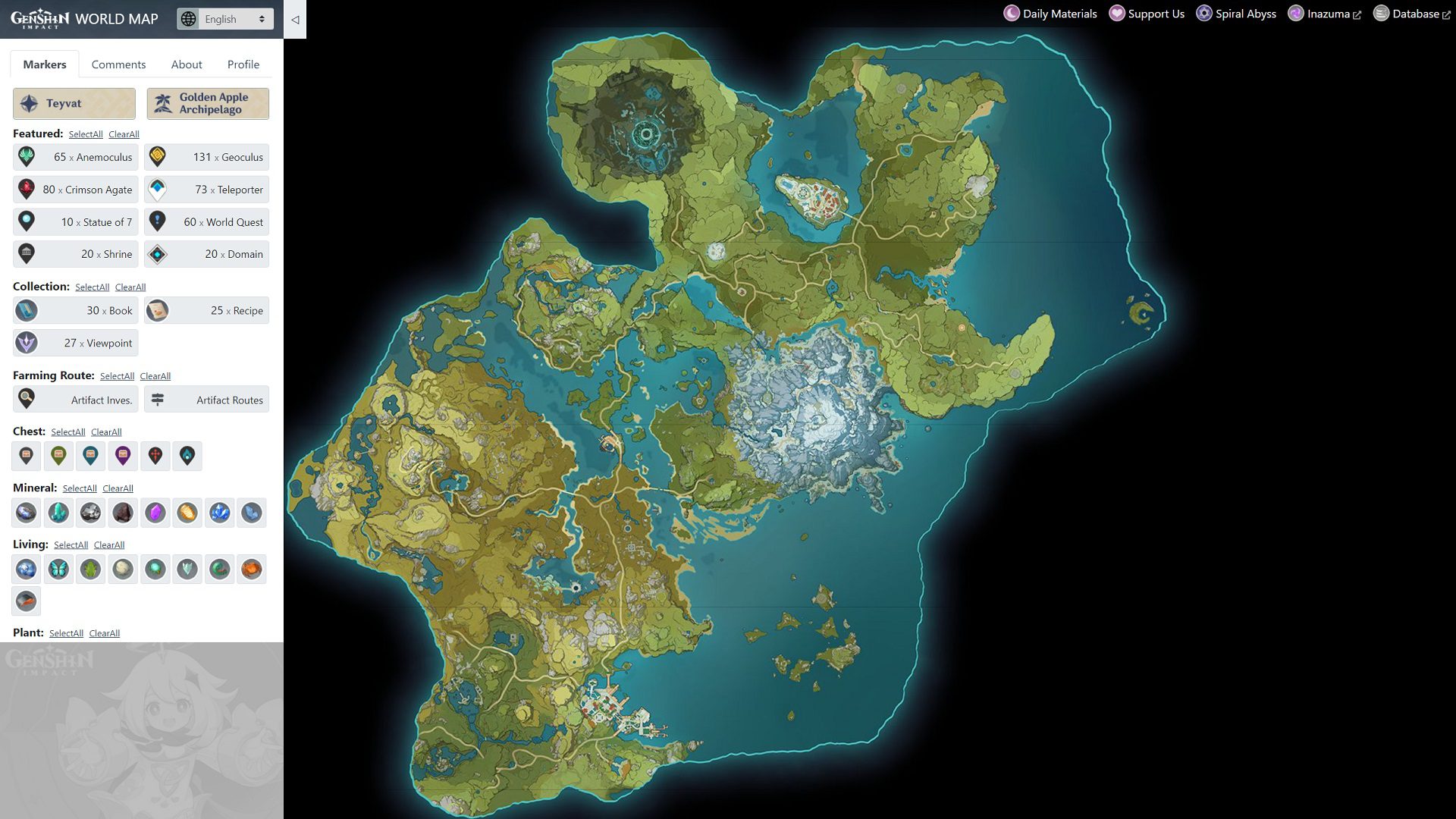Select the Viewpoint collection icon
This screenshot has width=1456, height=819.
tap(27, 343)
